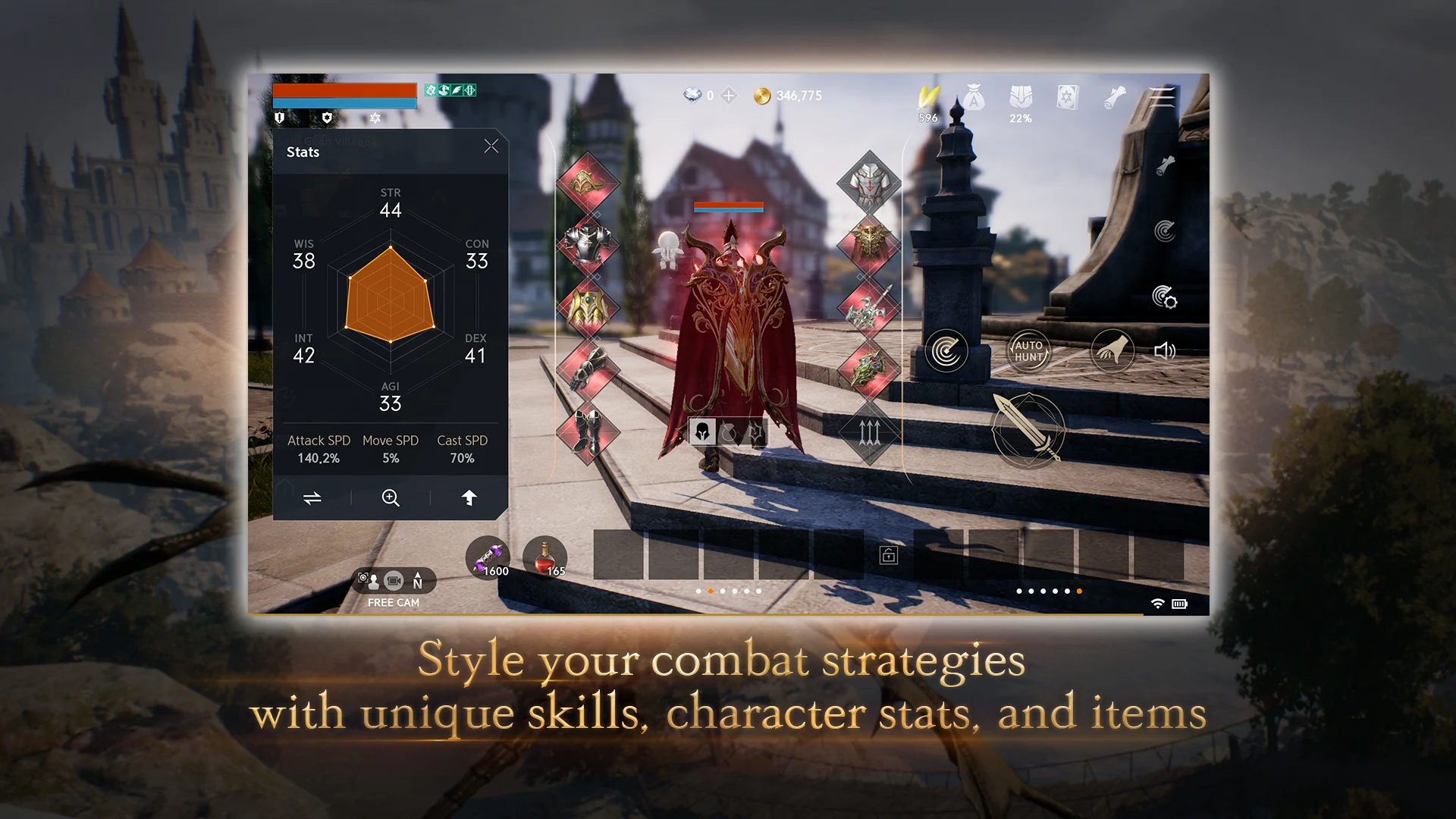The width and height of the screenshot is (1456, 819).
Task: Select the helmet equipment tab below the character
Action: [x=703, y=431]
